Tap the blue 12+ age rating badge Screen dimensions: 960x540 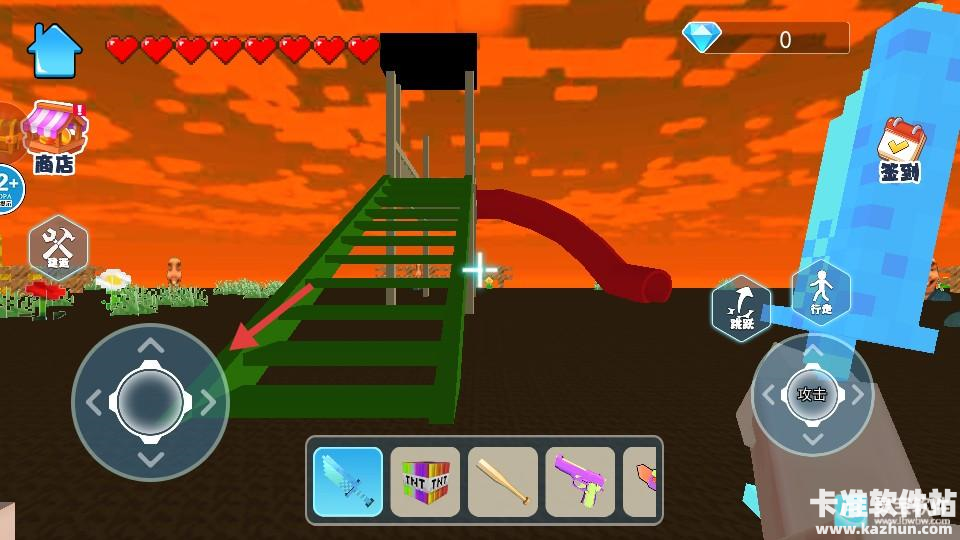(x=8, y=188)
